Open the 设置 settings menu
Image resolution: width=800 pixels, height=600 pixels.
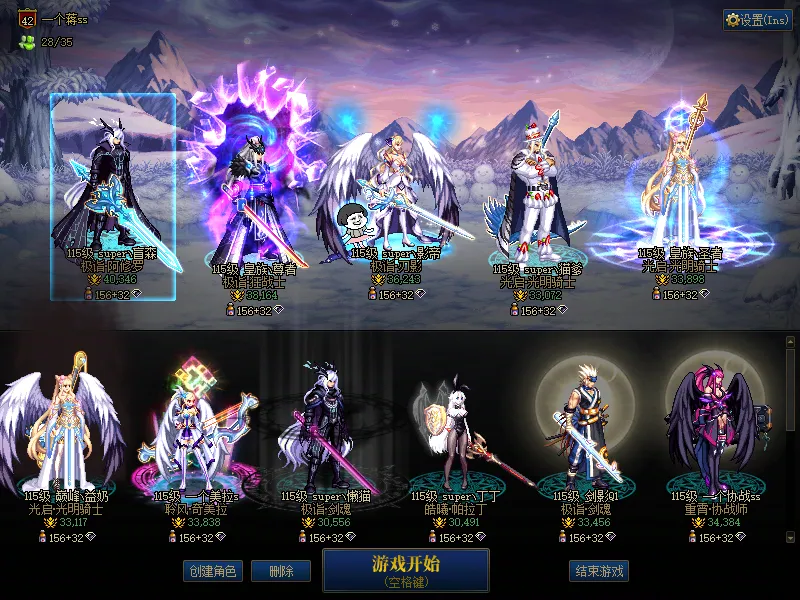pyautogui.click(x=757, y=19)
